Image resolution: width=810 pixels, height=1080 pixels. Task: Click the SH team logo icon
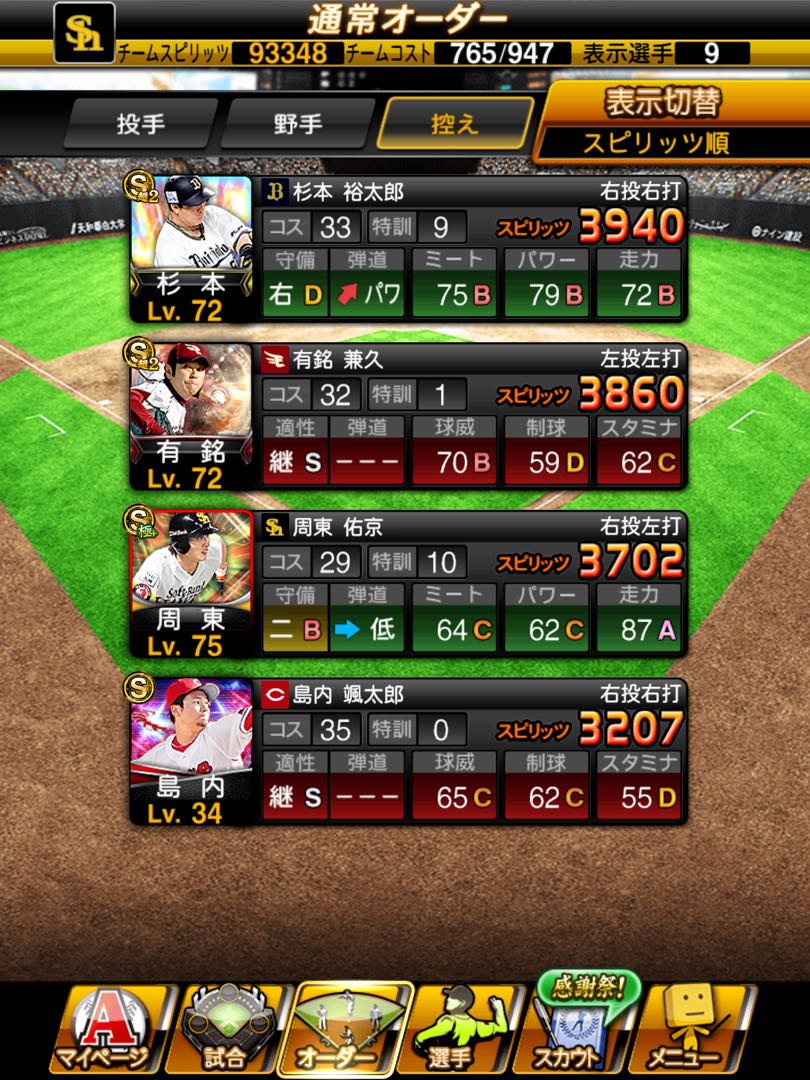(84, 33)
